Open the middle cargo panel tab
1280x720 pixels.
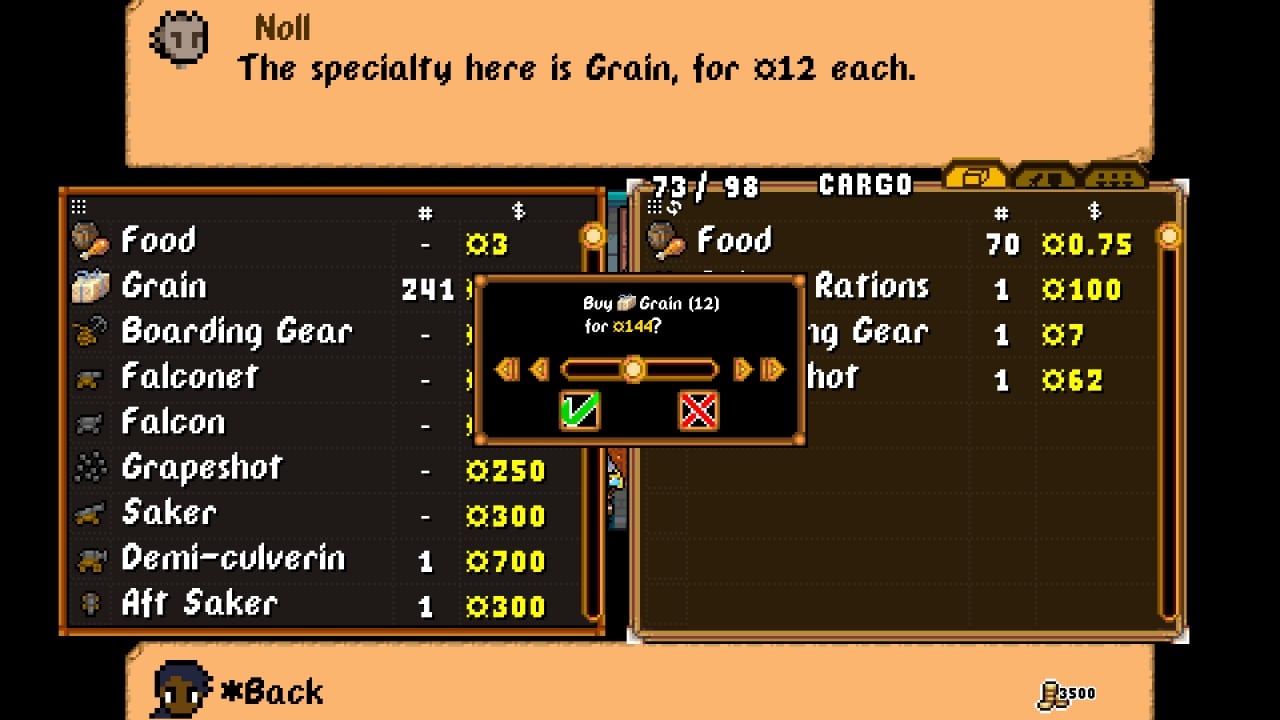(1045, 177)
